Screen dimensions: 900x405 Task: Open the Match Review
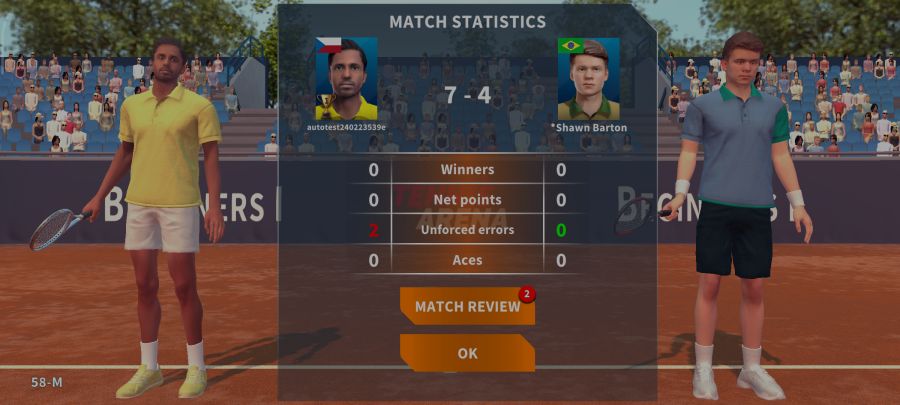click(x=467, y=306)
